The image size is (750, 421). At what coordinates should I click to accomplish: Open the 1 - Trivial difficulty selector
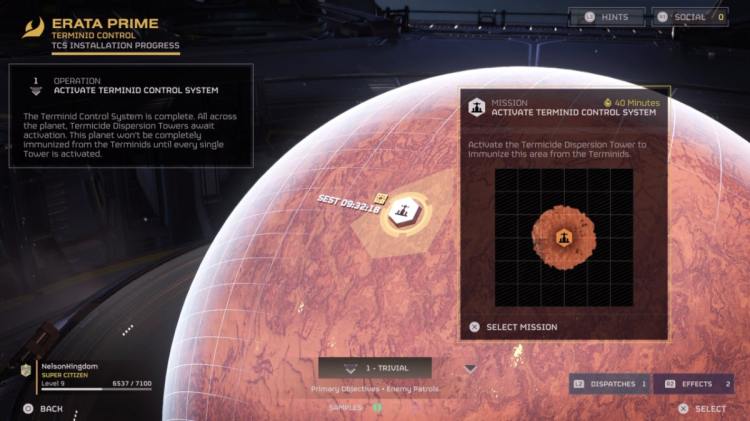[x=375, y=368]
